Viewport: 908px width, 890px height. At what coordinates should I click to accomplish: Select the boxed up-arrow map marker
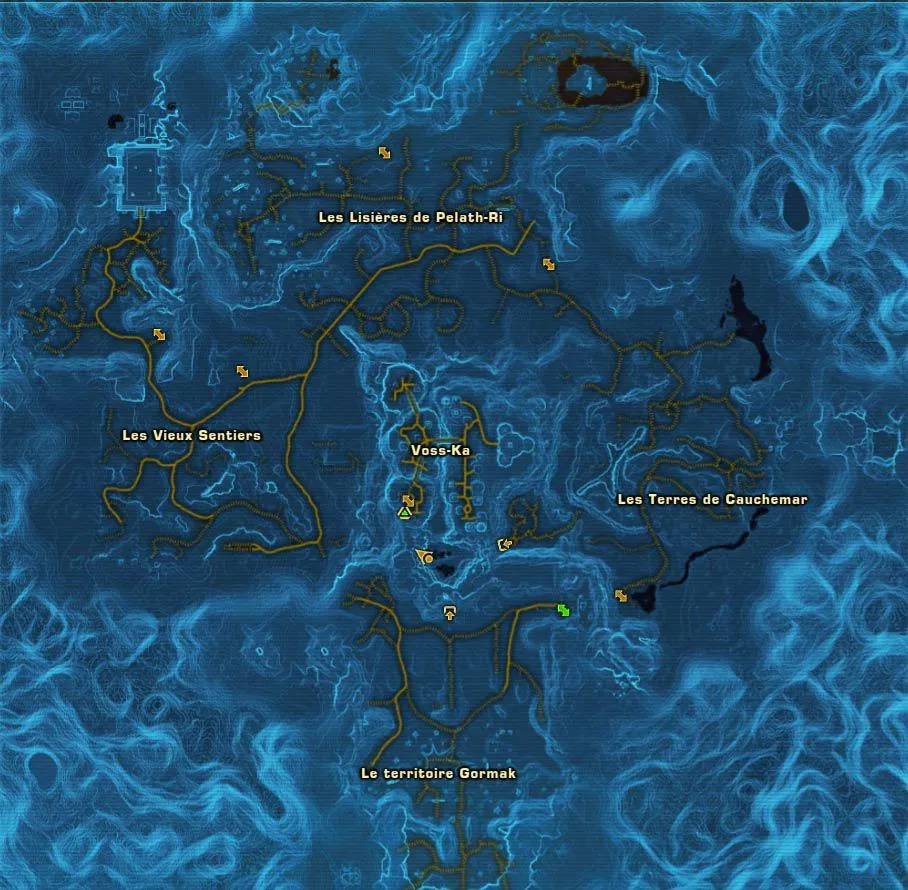point(450,611)
